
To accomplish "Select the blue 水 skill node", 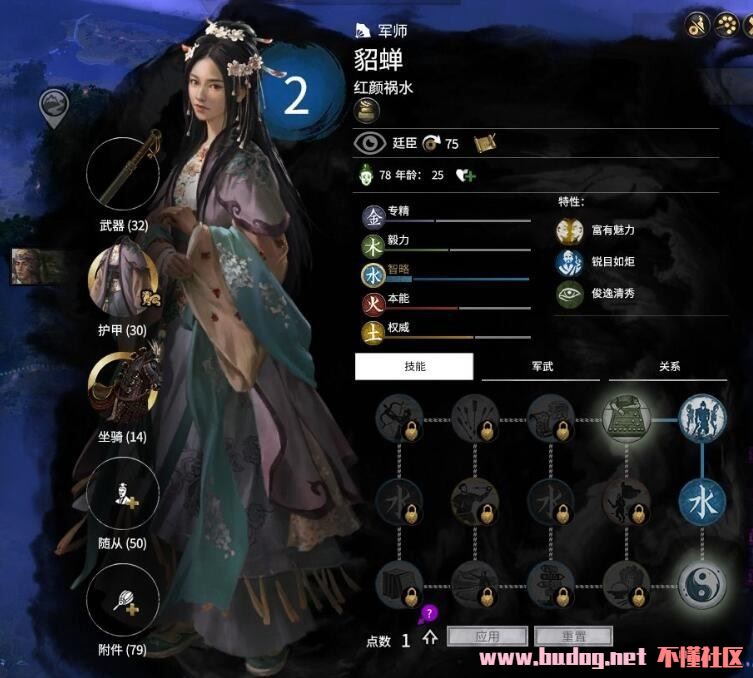I will click(x=703, y=502).
